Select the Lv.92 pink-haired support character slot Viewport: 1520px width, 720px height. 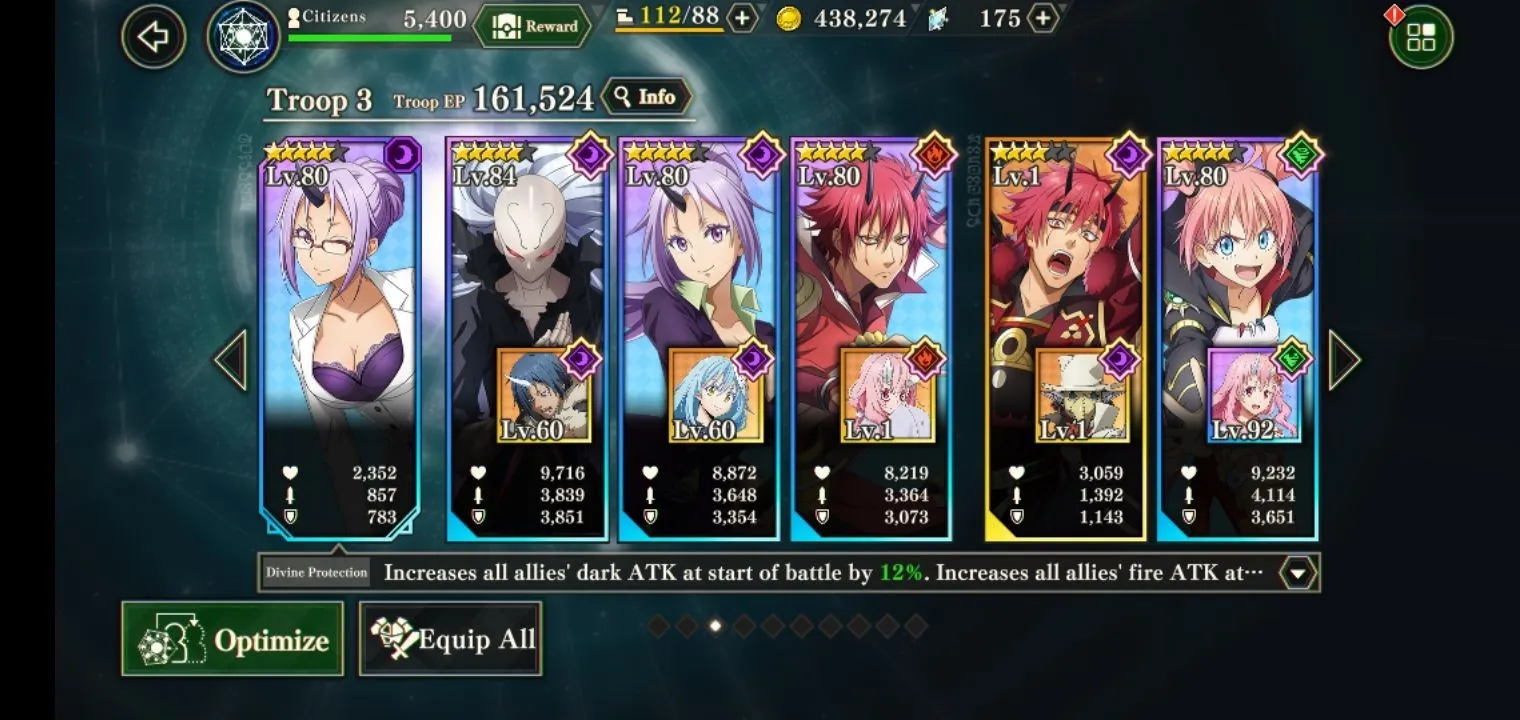tap(1254, 397)
